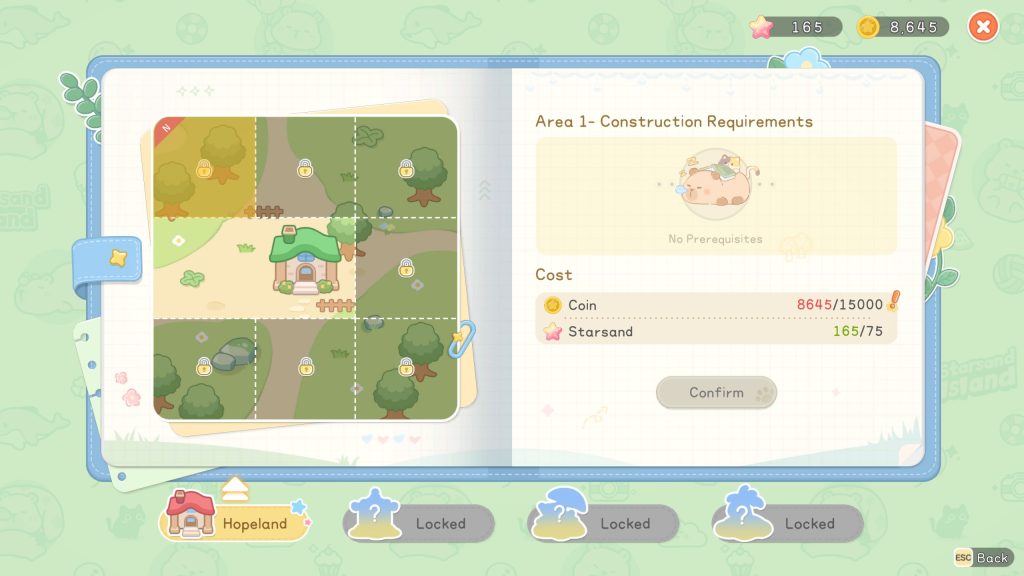Click the orange exclamation mark beside Coin cost

(x=893, y=300)
